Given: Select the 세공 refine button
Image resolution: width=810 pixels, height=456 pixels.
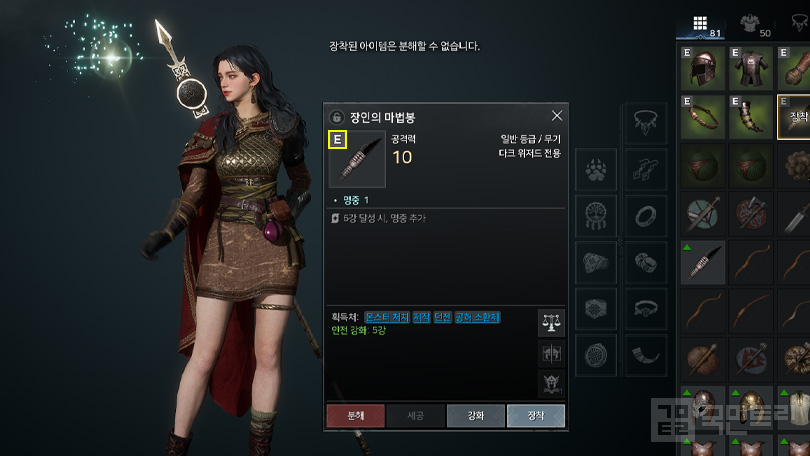Looking at the screenshot, I should point(414,415).
